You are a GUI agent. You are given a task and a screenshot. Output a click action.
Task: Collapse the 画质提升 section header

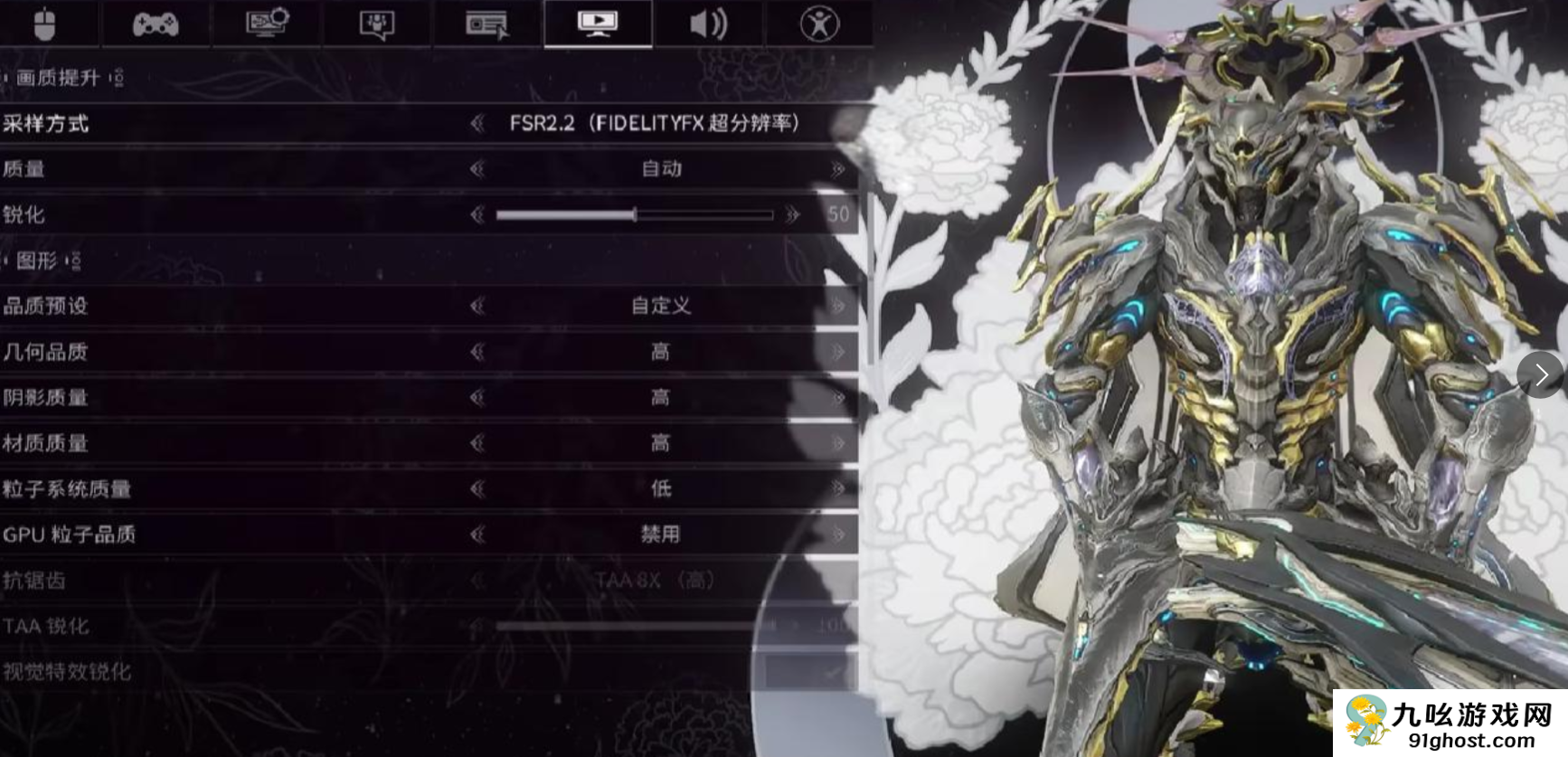click(x=60, y=78)
